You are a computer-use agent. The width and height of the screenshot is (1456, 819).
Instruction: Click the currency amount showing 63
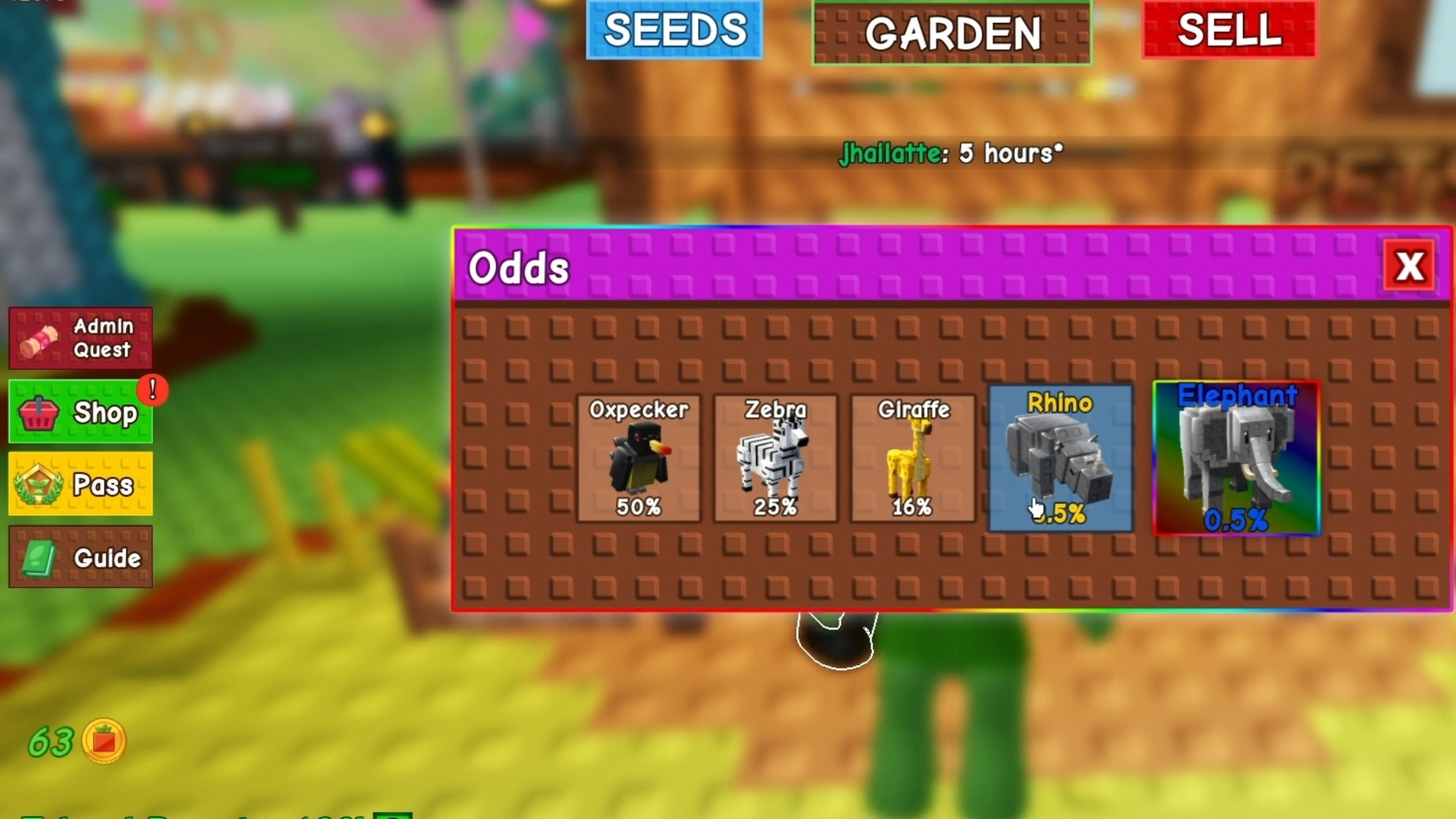(x=52, y=741)
